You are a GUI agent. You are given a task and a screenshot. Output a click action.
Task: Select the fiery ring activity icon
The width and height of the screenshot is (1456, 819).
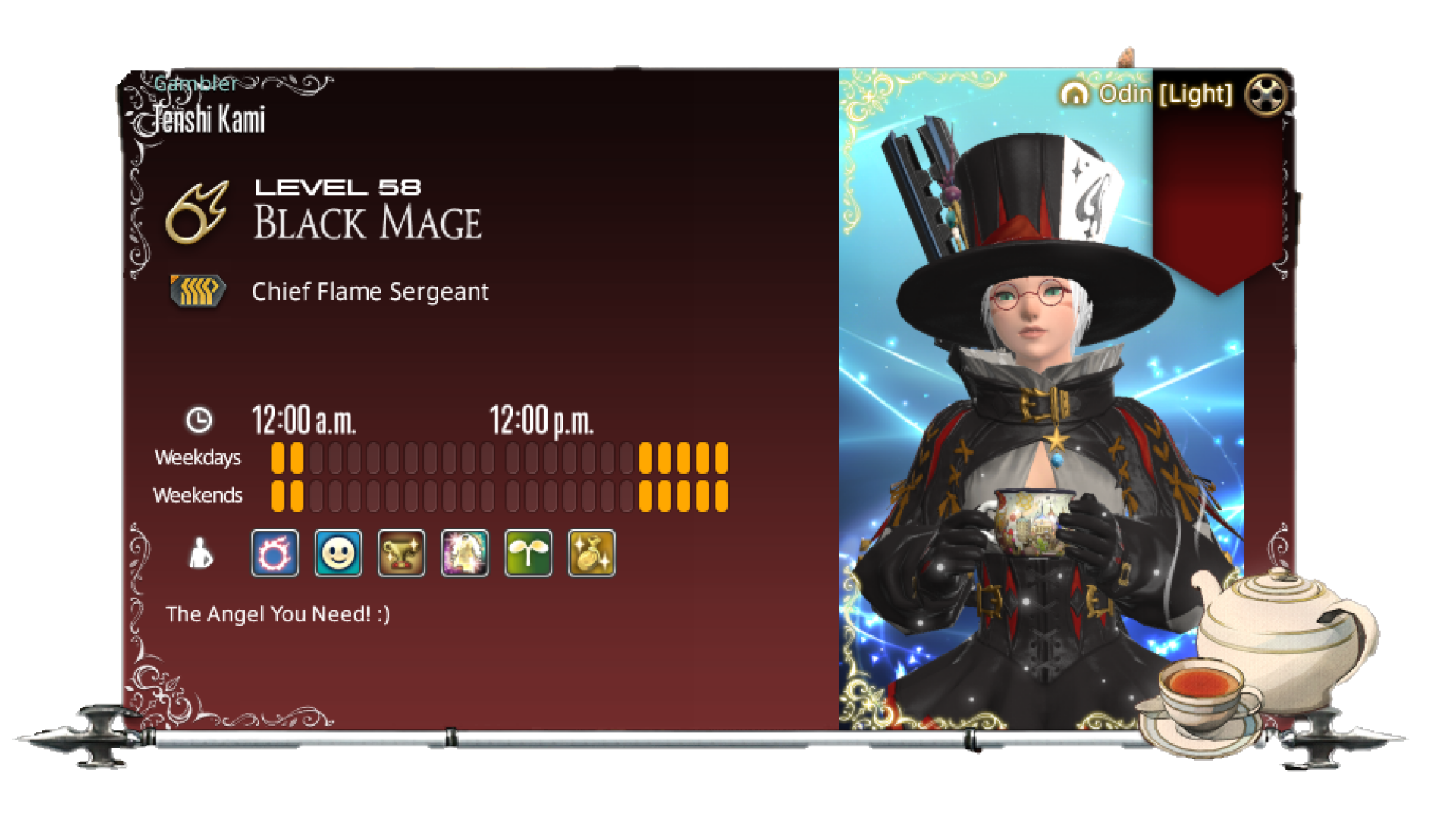[x=274, y=551]
